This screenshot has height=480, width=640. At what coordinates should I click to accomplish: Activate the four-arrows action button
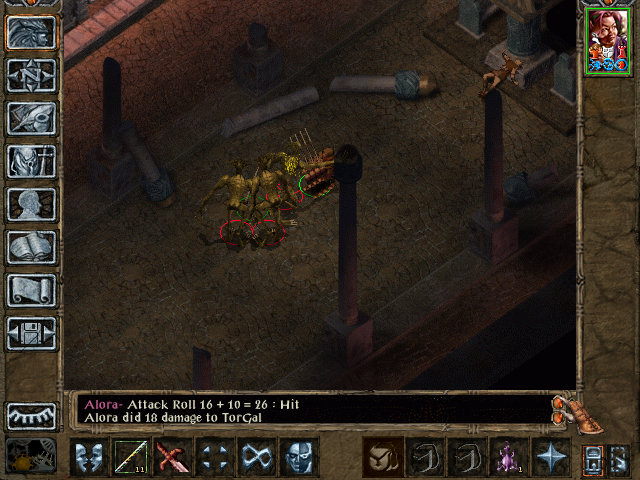click(215, 458)
